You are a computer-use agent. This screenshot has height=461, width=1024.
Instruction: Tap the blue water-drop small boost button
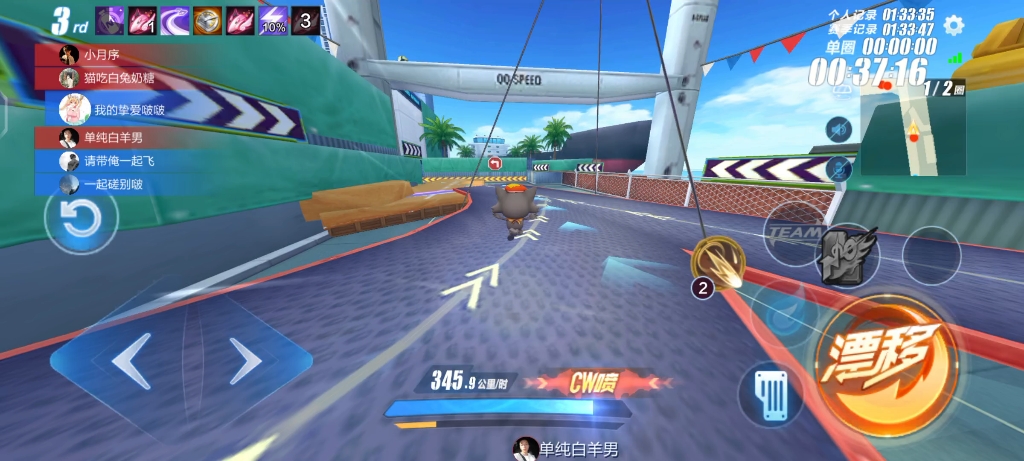tap(785, 312)
